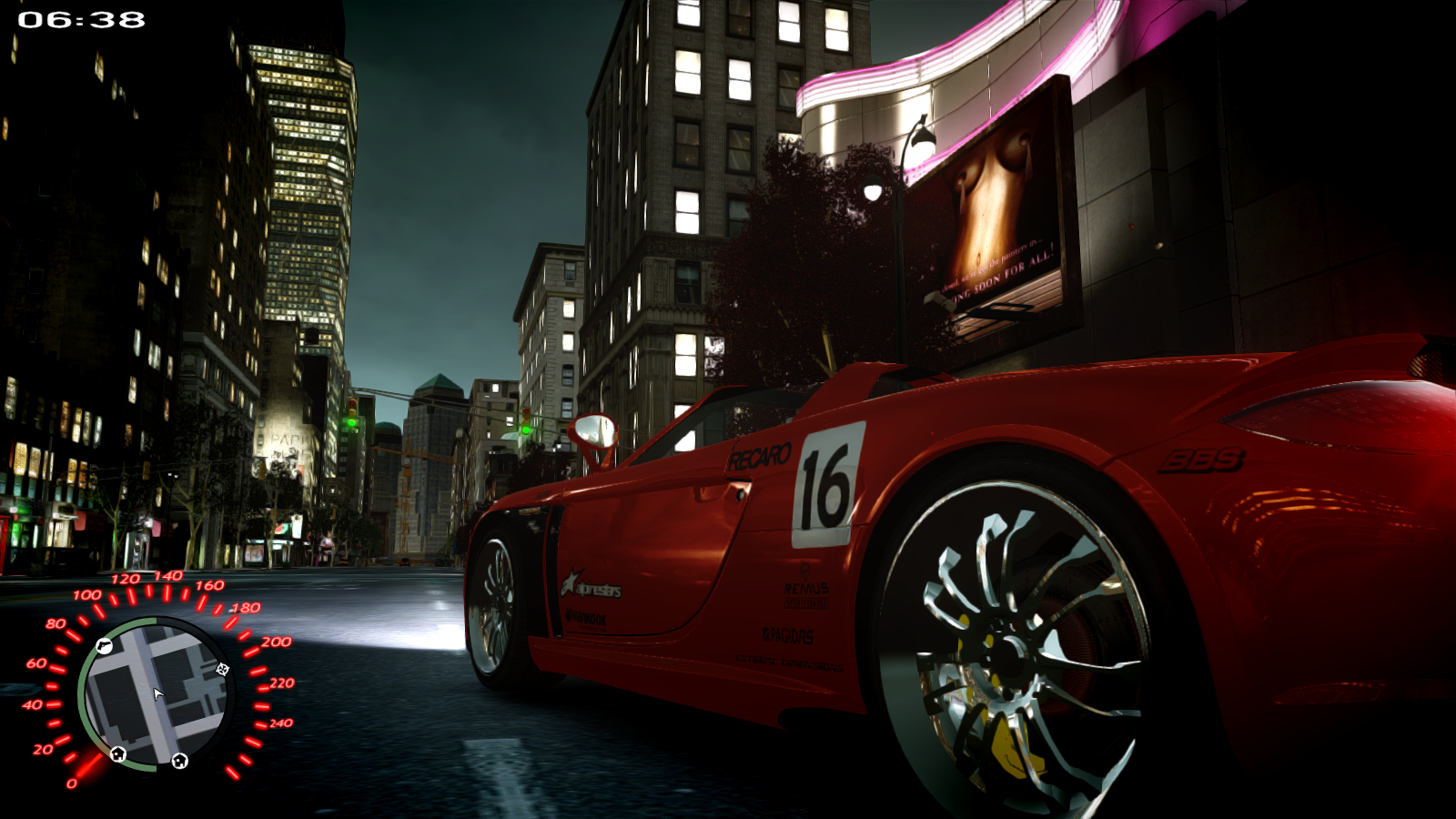Screen dimensions: 1456x819
Task: Select the pistol shop icon on the minimap
Action: coord(105,646)
